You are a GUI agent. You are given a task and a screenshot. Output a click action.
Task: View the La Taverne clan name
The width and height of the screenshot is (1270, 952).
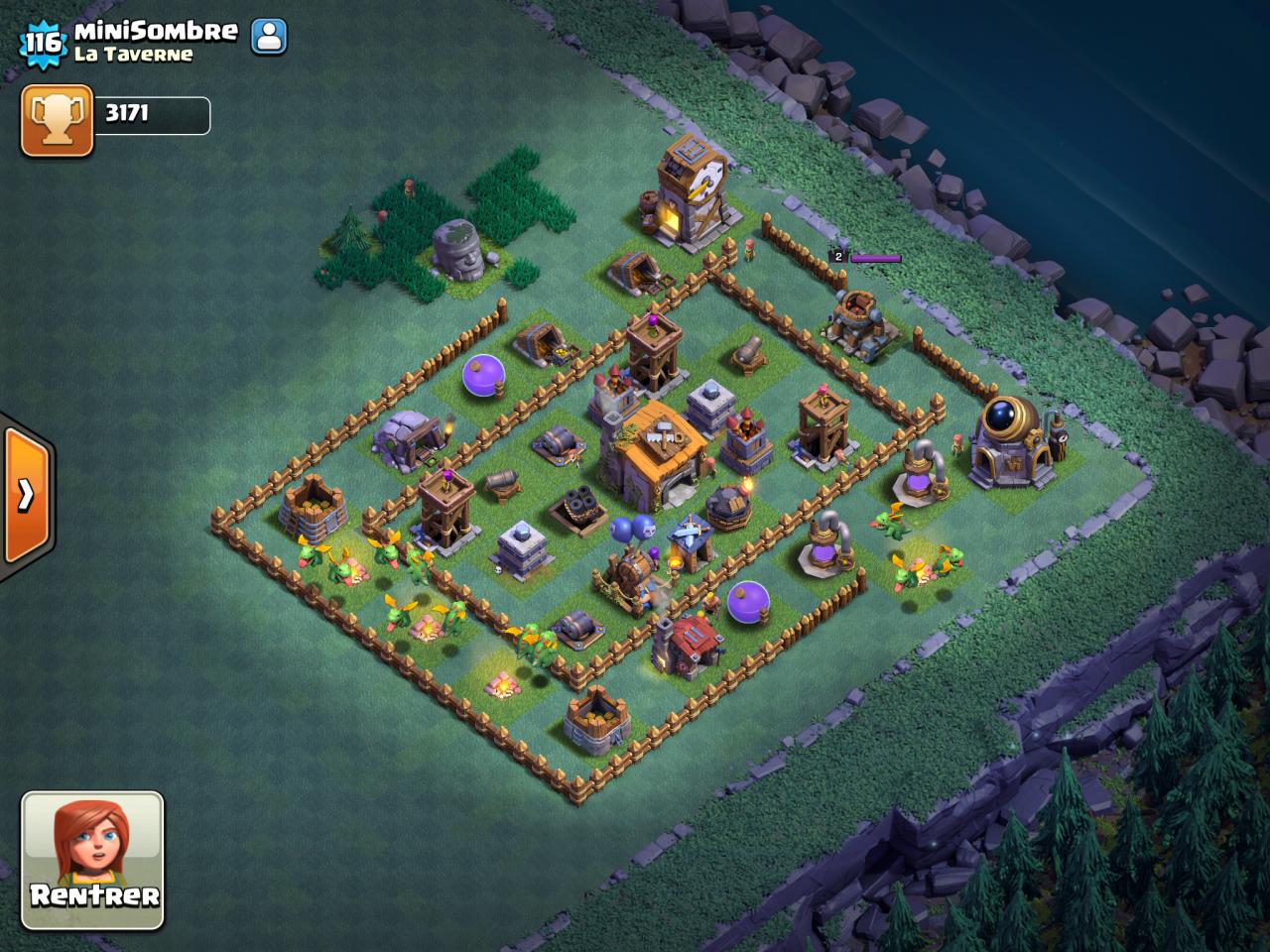pyautogui.click(x=133, y=56)
